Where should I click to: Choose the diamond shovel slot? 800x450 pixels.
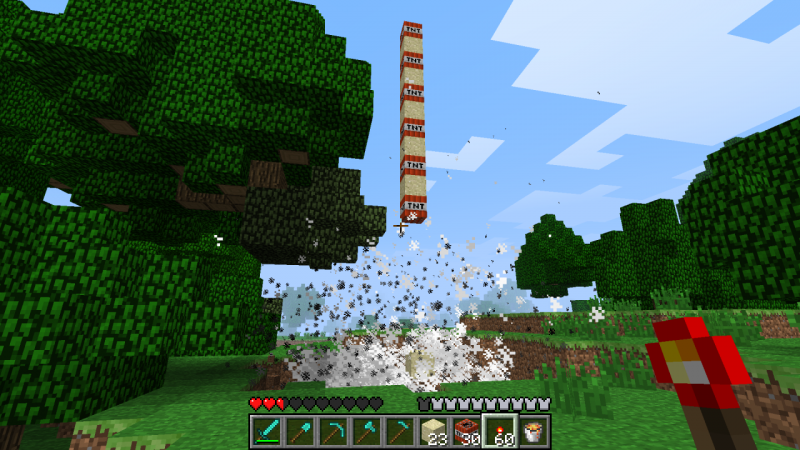pyautogui.click(x=298, y=431)
